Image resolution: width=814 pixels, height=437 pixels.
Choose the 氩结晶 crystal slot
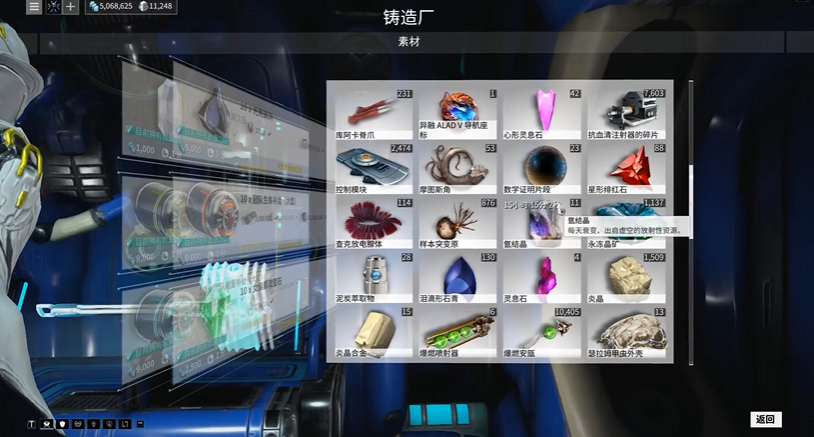542,222
